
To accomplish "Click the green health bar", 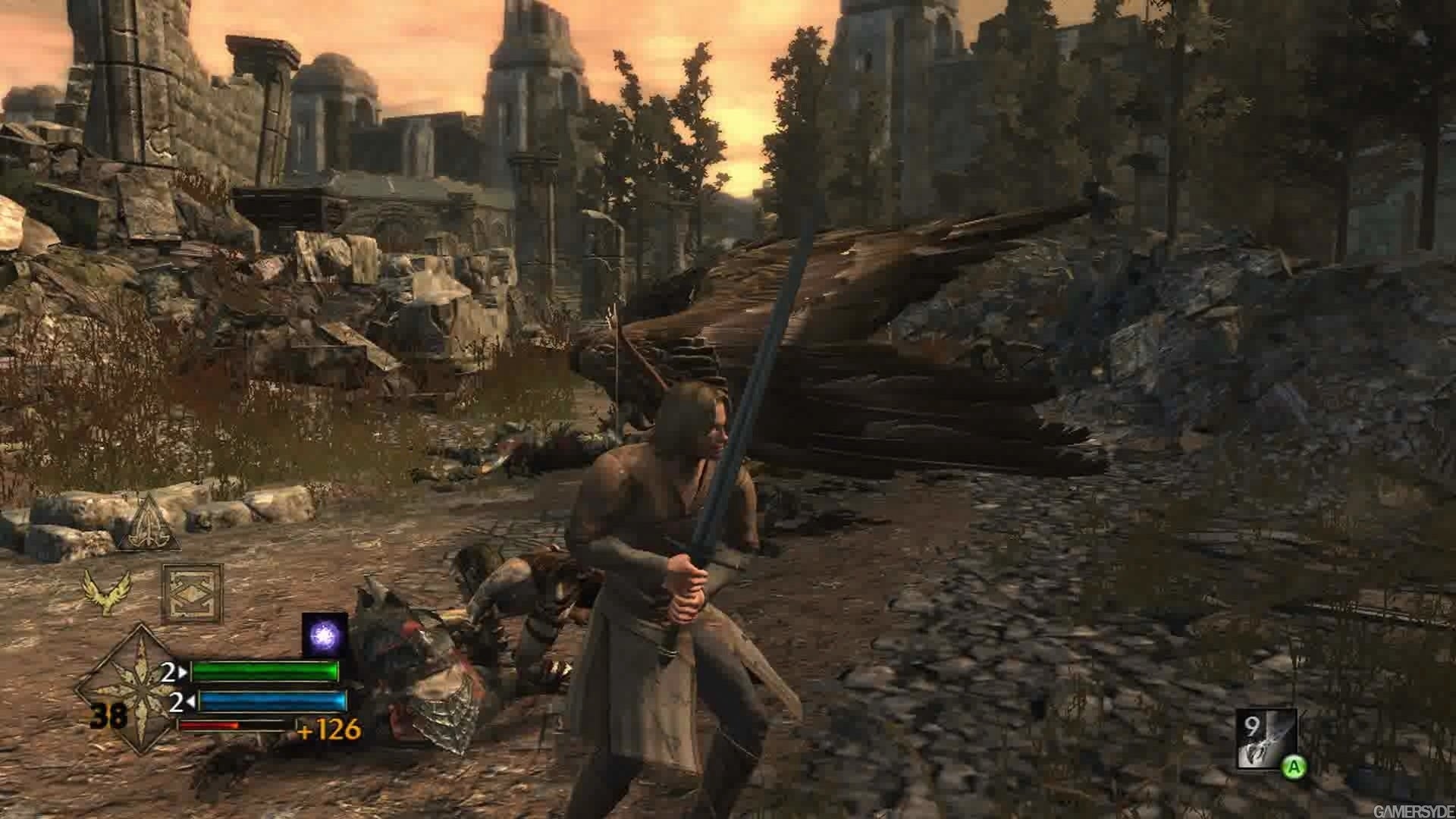I will (266, 671).
